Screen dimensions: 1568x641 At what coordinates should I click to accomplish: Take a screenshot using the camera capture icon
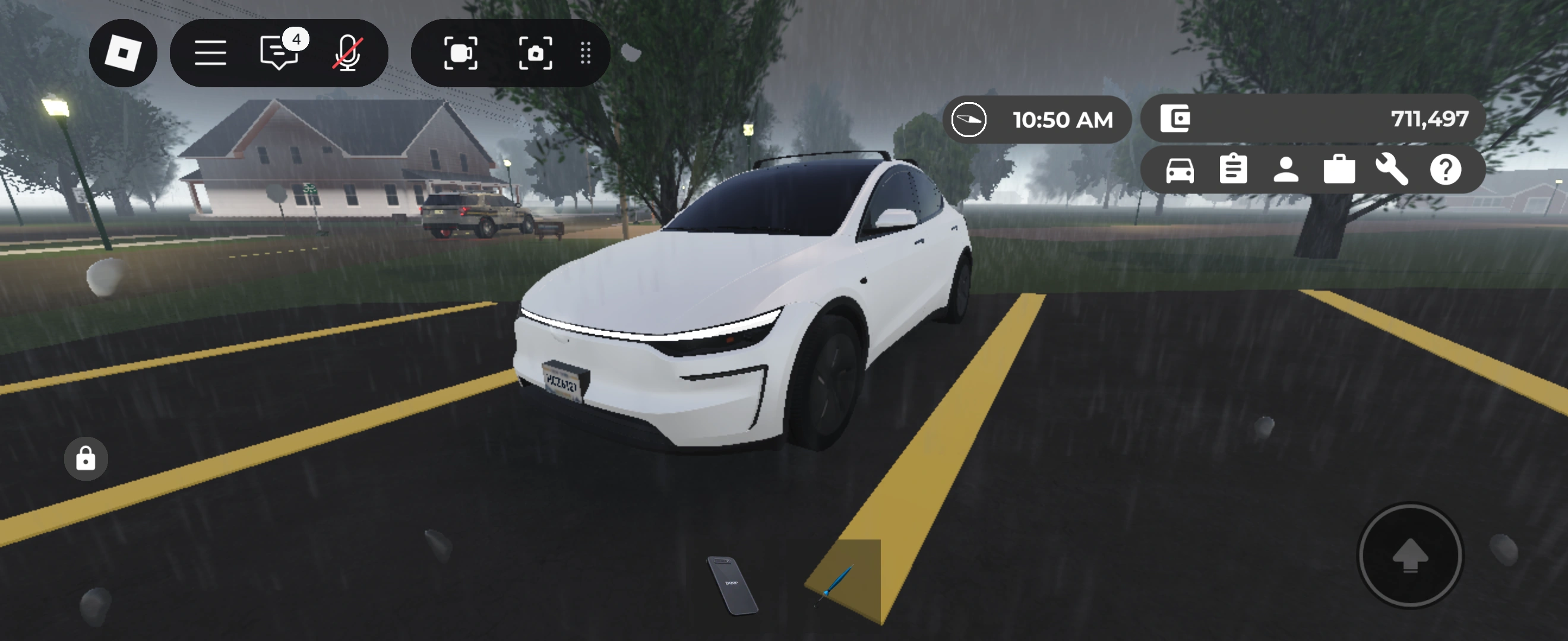coord(536,53)
